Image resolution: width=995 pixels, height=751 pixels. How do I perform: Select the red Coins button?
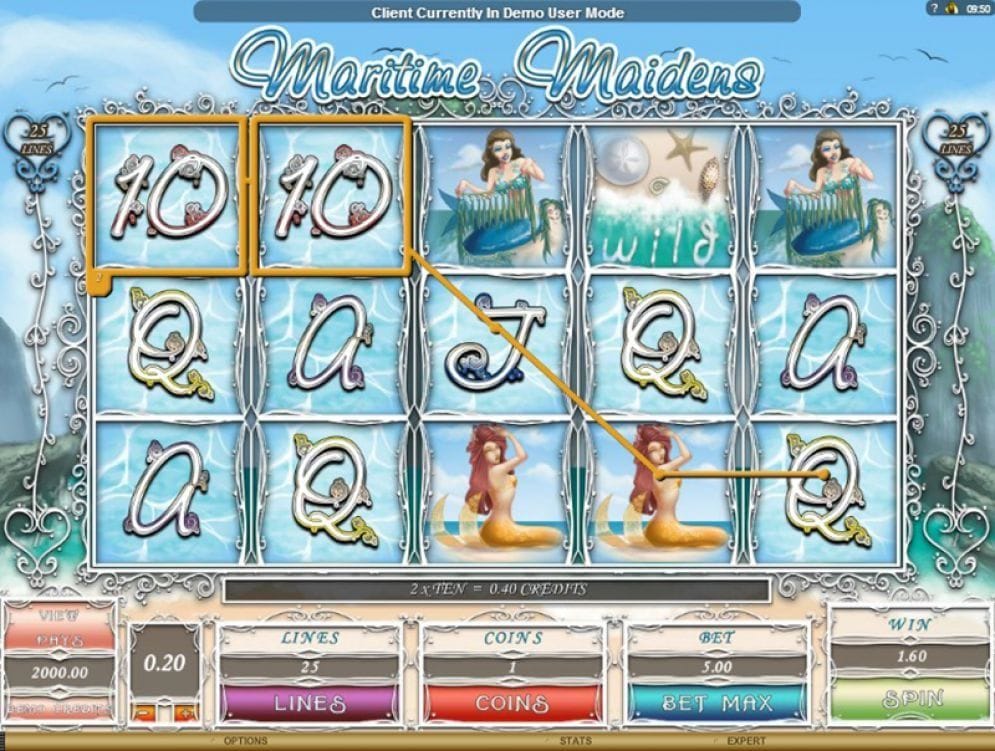(x=511, y=703)
